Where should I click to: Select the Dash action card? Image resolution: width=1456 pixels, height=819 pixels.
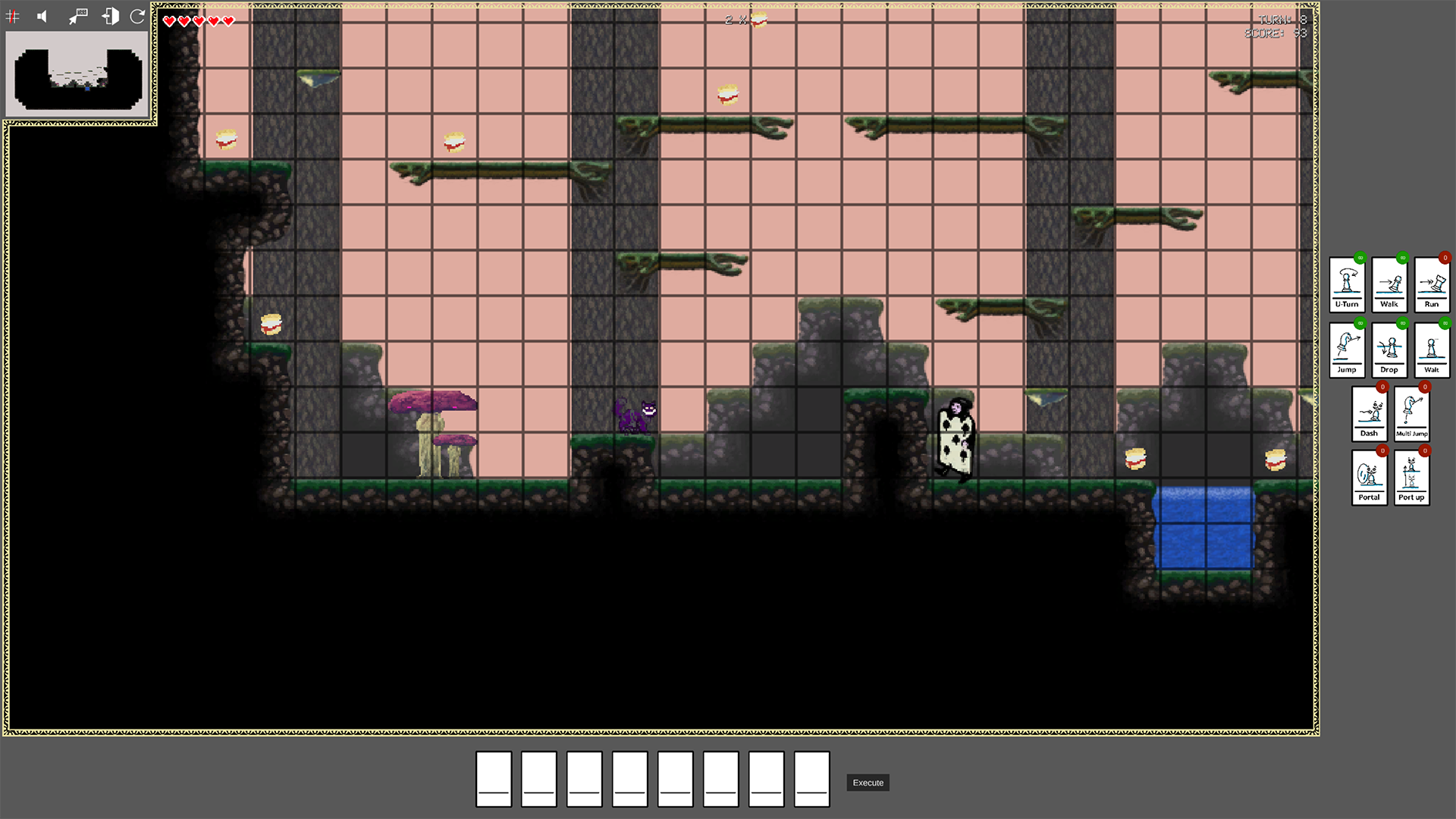tap(1369, 414)
